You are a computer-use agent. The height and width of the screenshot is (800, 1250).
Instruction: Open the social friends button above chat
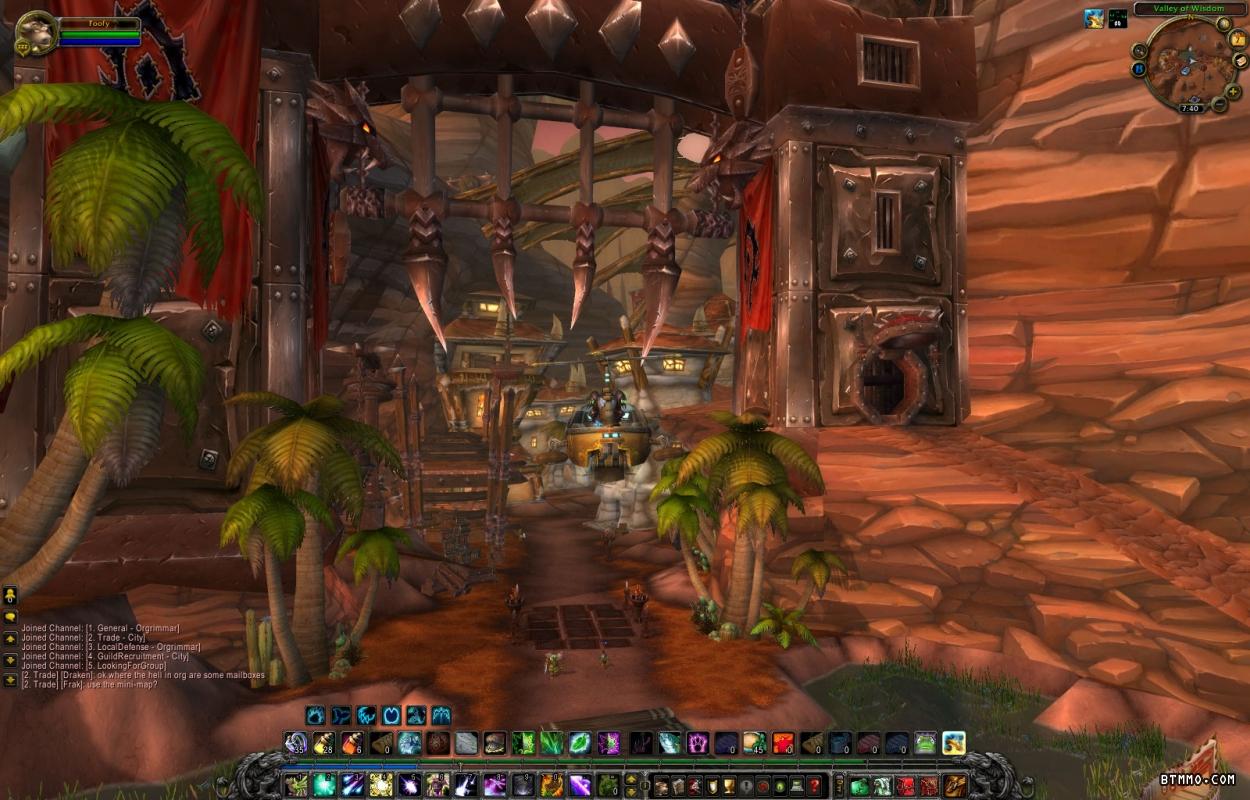tap(10, 595)
